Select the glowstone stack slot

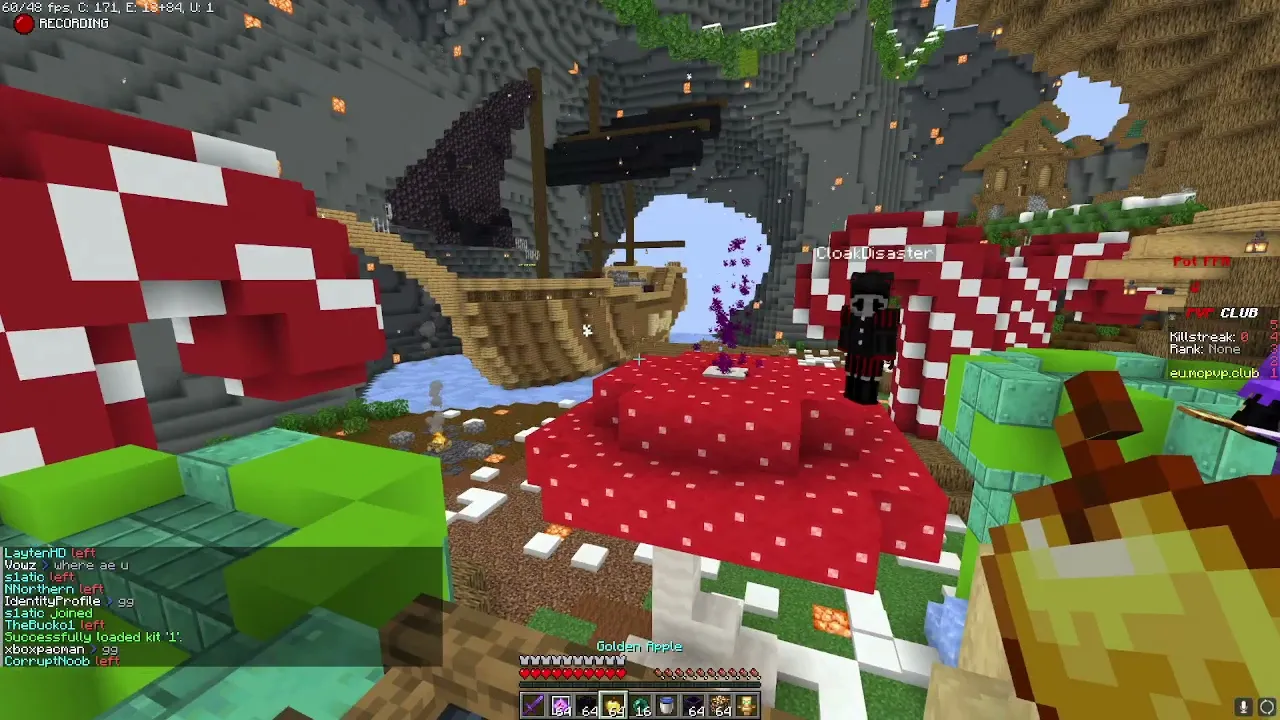tap(720, 706)
